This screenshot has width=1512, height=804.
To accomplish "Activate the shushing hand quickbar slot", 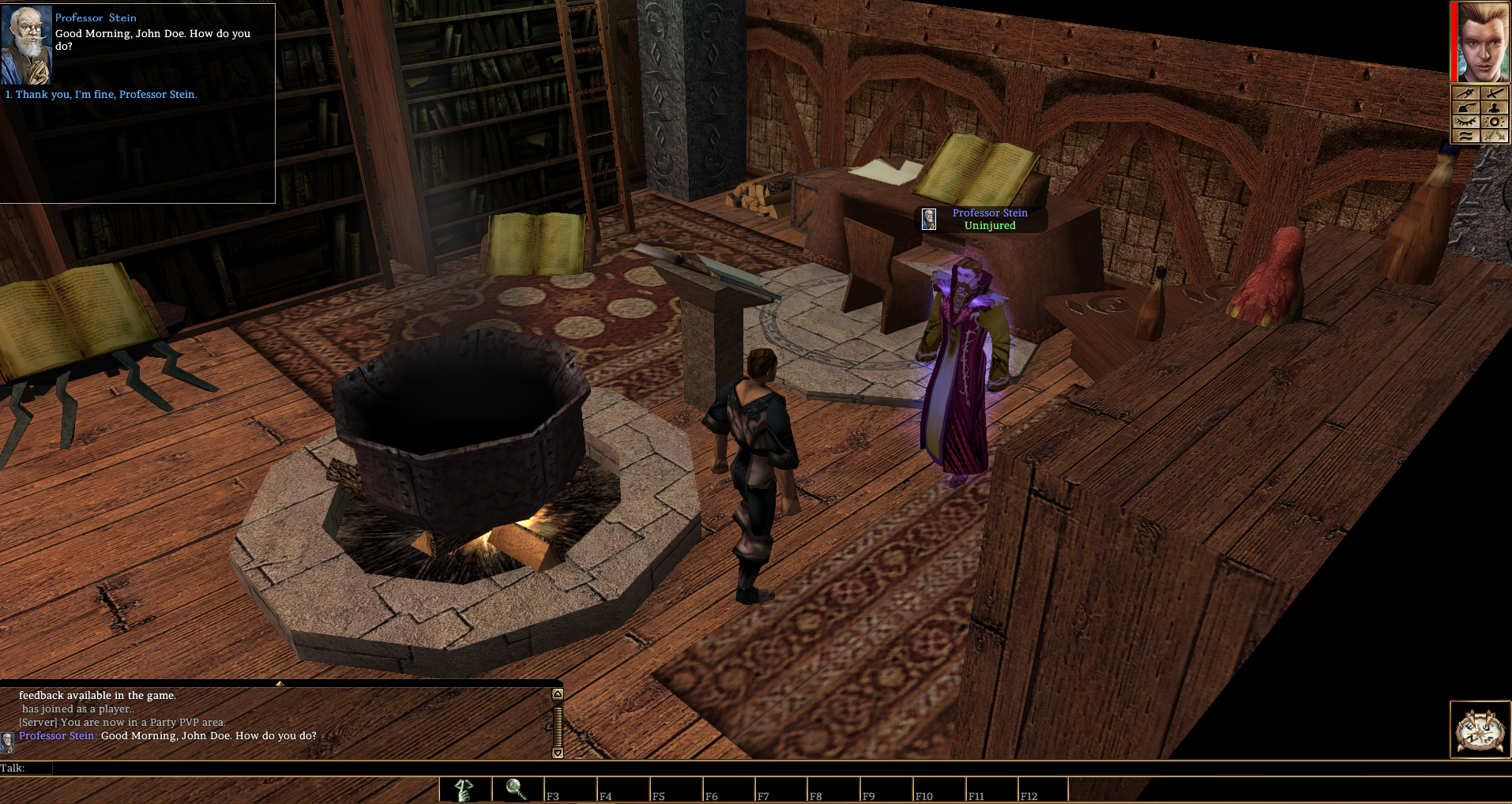I will point(465,789).
